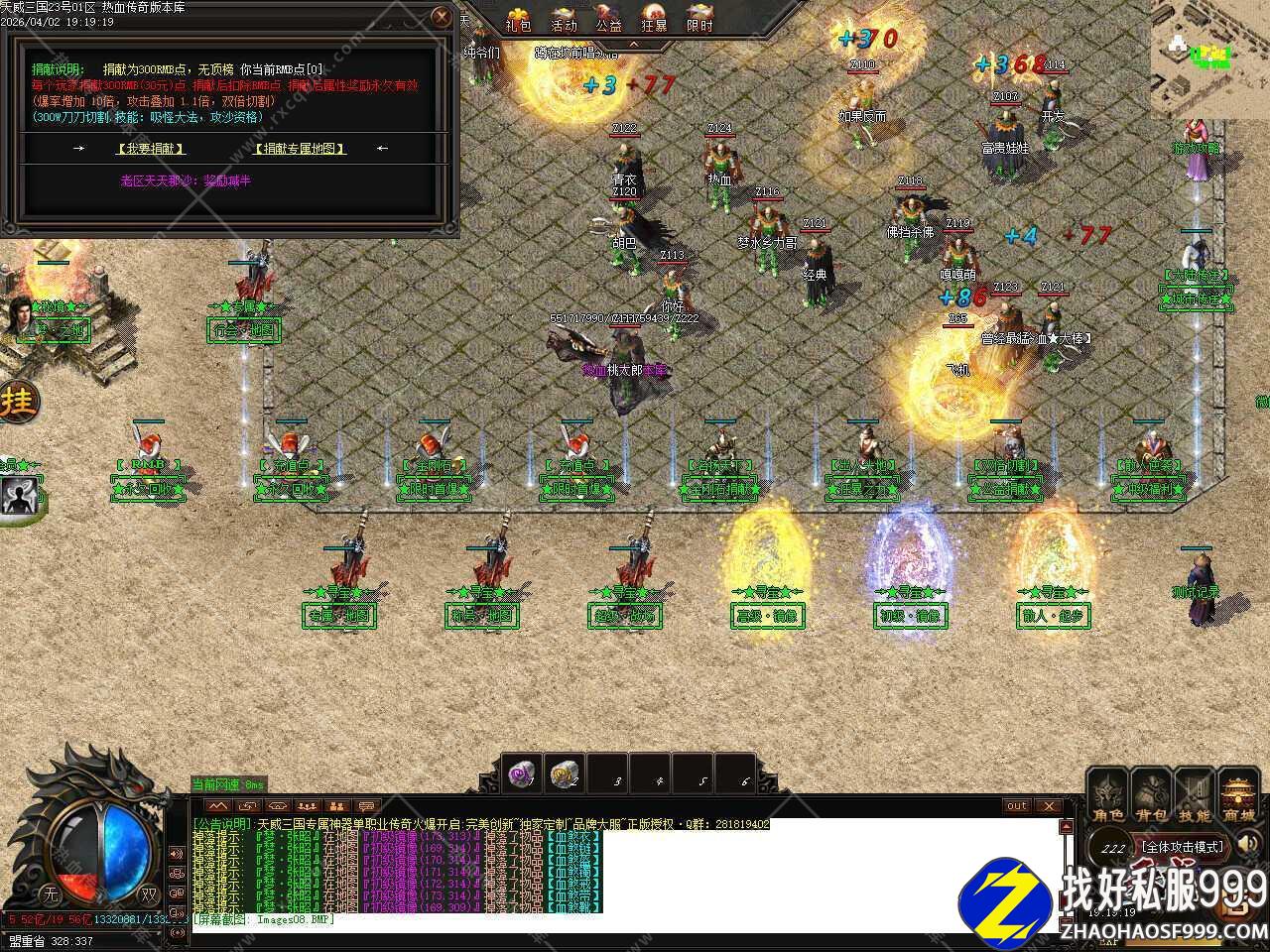The height and width of the screenshot is (952, 1270).
Task: Collapse the top menu bar arrow
Action: pos(633,45)
